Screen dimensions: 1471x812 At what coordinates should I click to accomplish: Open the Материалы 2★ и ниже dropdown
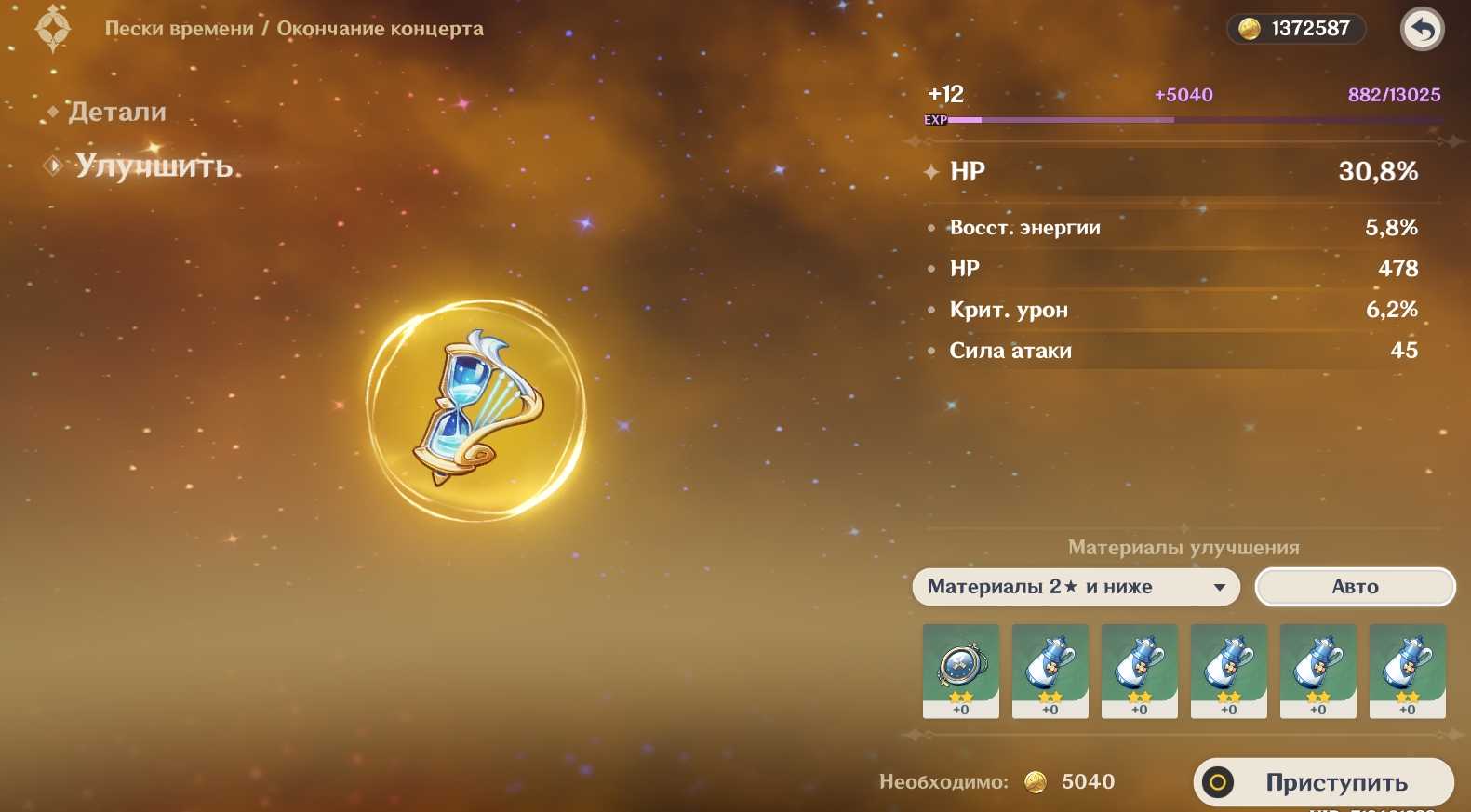click(1076, 587)
